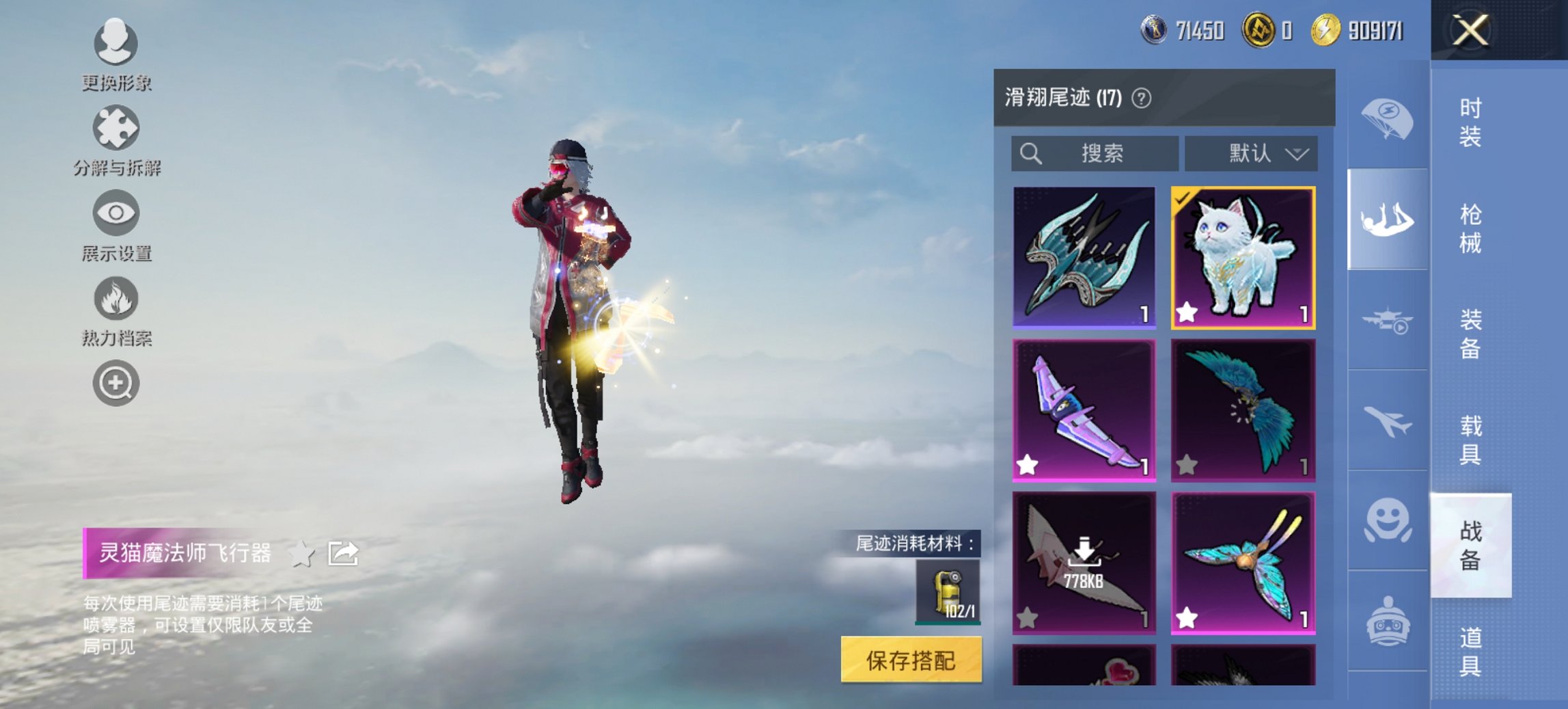Click the magnifier zoom icon below 热力档案
The width and height of the screenshot is (1568, 709).
(x=116, y=384)
